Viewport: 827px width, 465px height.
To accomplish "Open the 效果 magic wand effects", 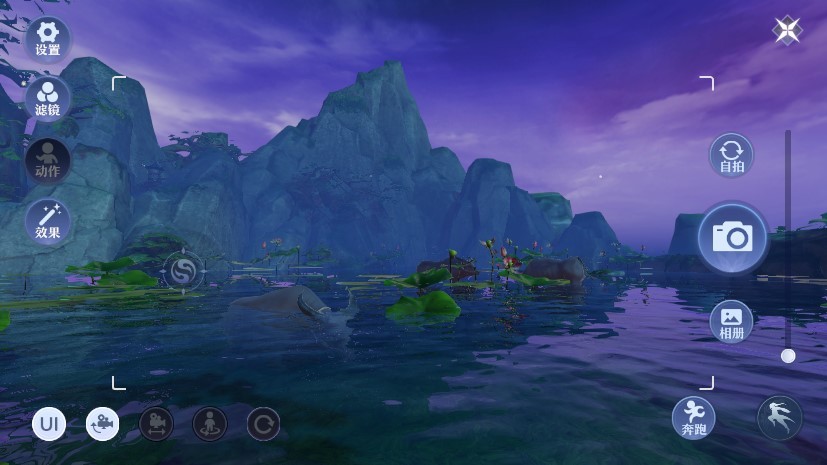I will pyautogui.click(x=47, y=220).
